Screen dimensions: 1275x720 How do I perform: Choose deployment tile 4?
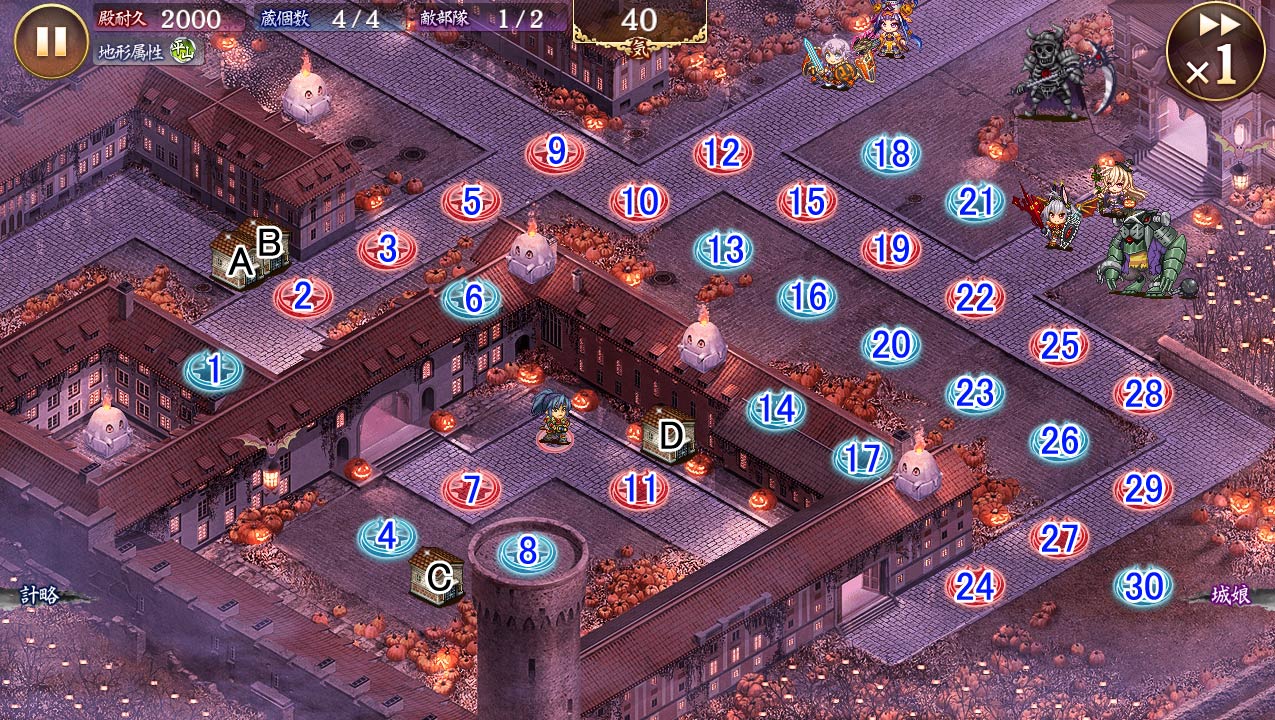[387, 537]
